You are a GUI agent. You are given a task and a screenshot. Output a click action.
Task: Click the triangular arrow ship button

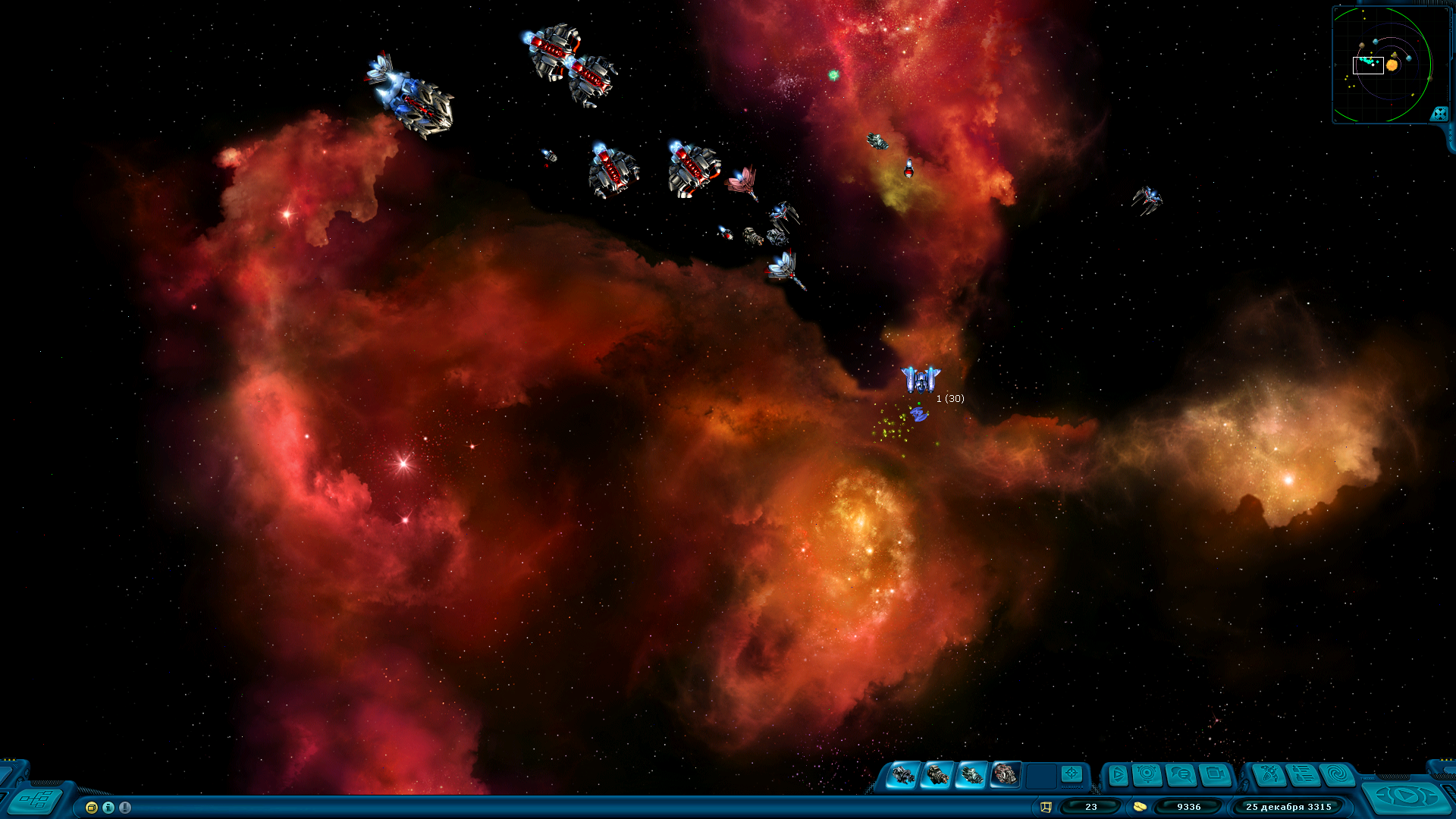(1118, 775)
